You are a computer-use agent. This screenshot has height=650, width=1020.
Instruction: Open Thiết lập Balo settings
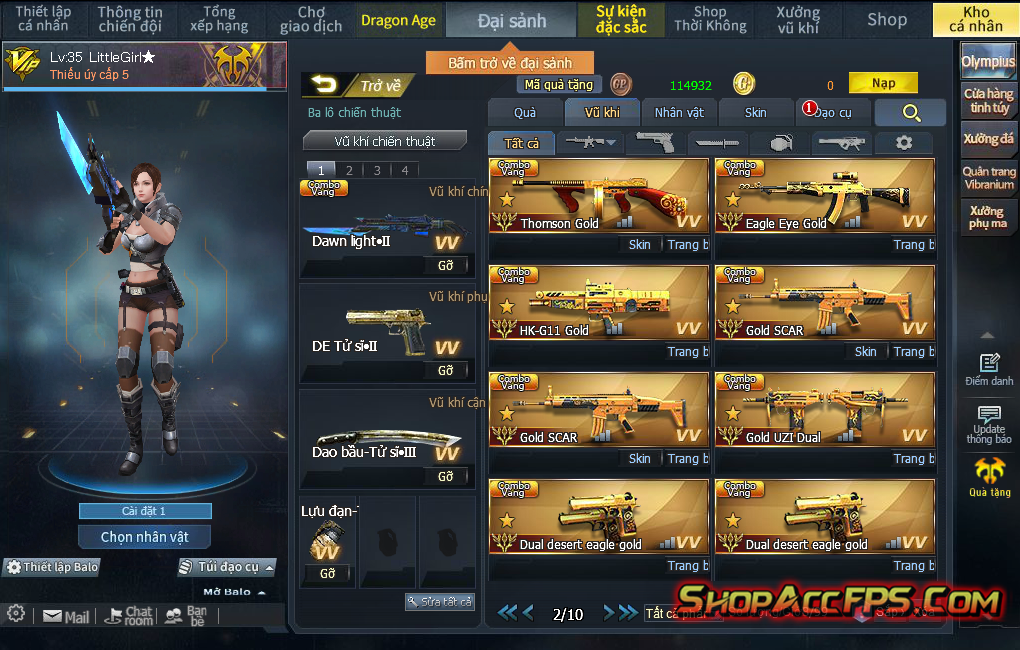[x=53, y=567]
